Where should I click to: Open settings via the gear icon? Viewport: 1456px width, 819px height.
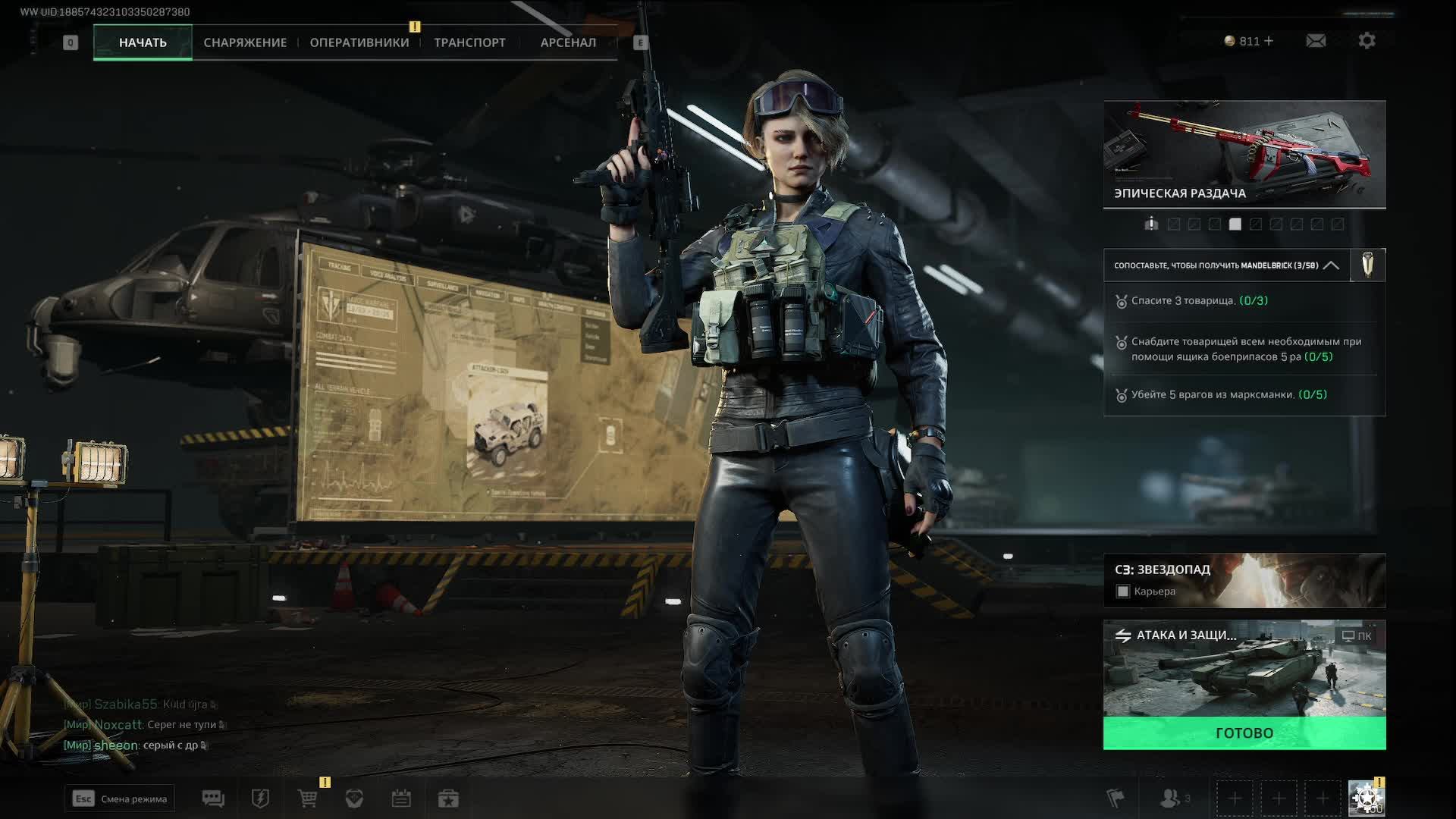click(x=1367, y=41)
